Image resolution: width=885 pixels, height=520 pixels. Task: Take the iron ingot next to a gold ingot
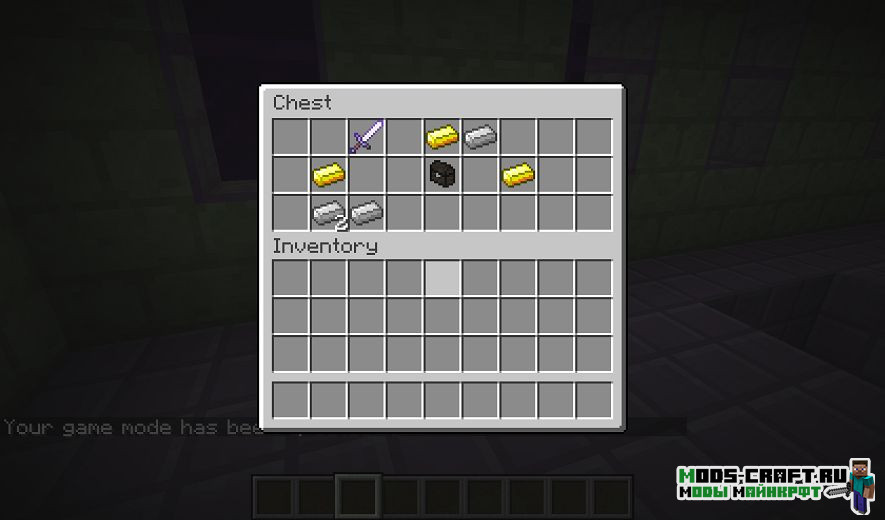pos(480,136)
